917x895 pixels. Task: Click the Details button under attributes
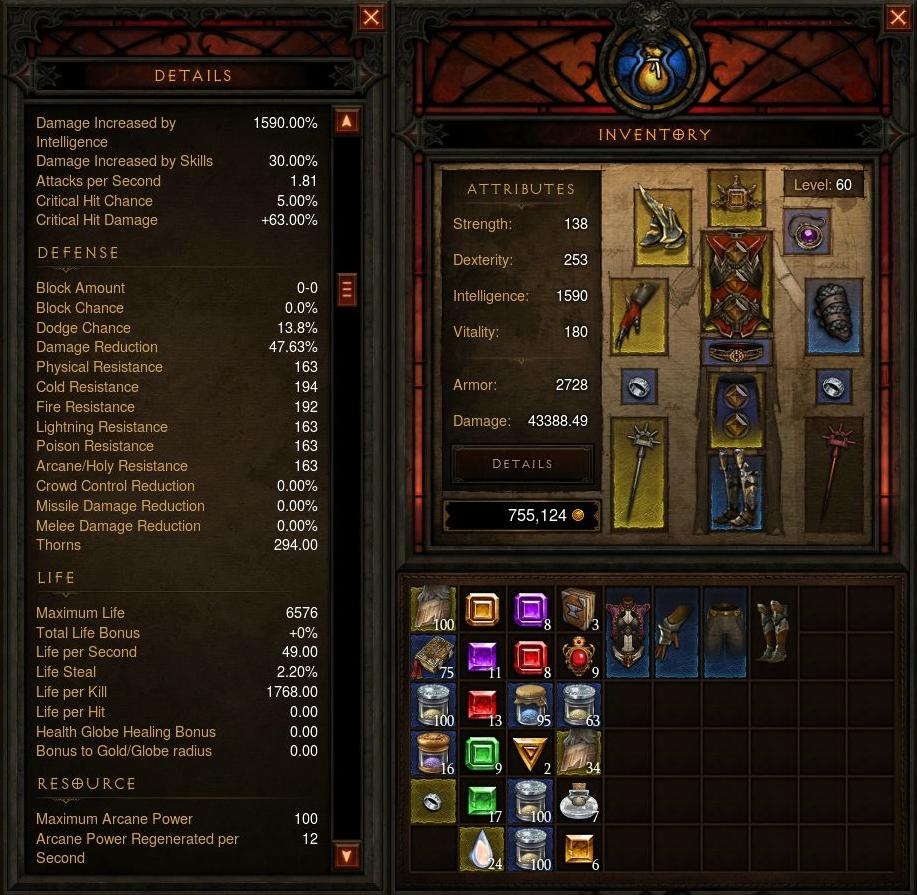point(522,464)
